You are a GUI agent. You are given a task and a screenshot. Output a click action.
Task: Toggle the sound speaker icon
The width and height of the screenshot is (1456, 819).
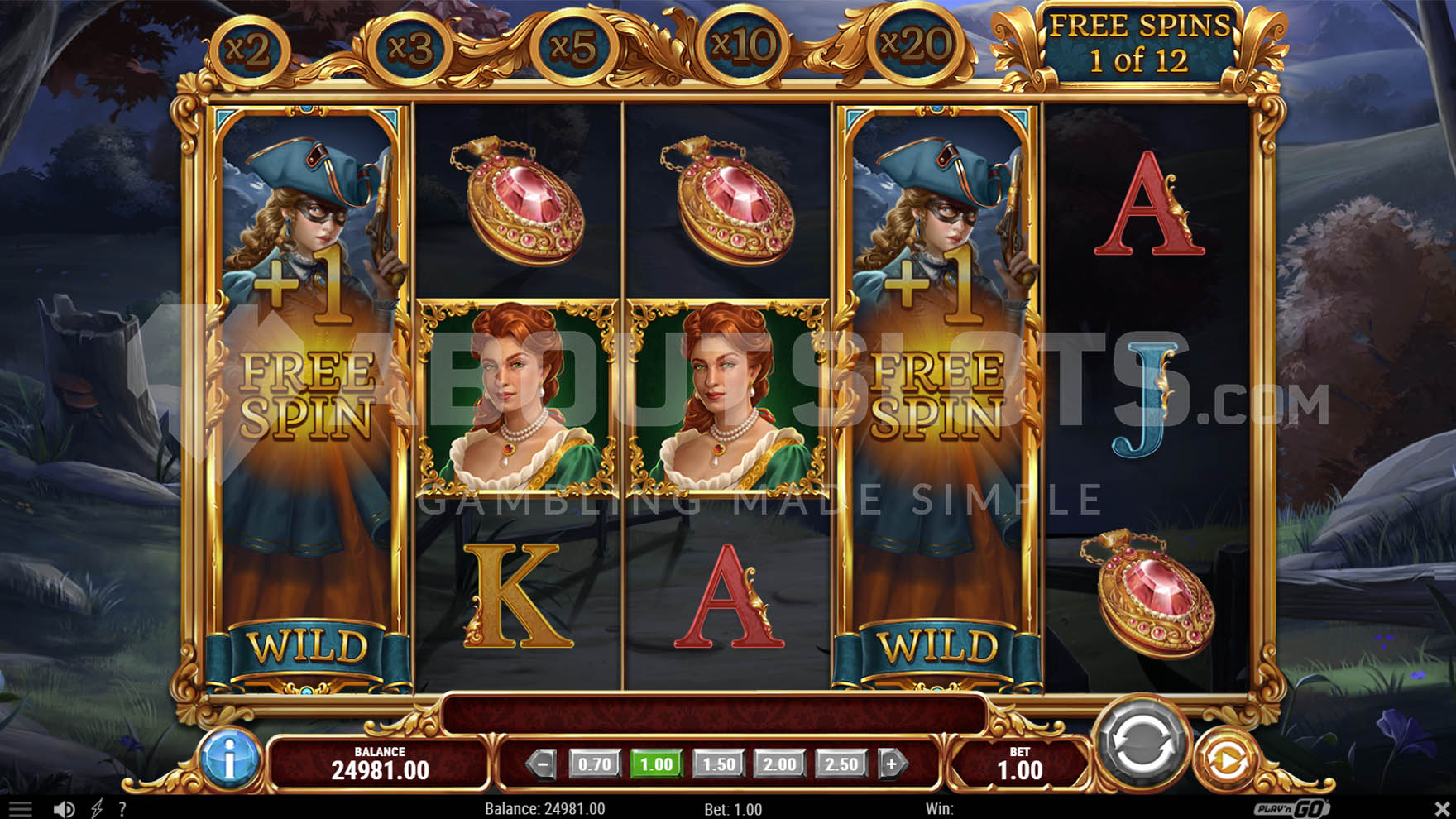coord(64,808)
